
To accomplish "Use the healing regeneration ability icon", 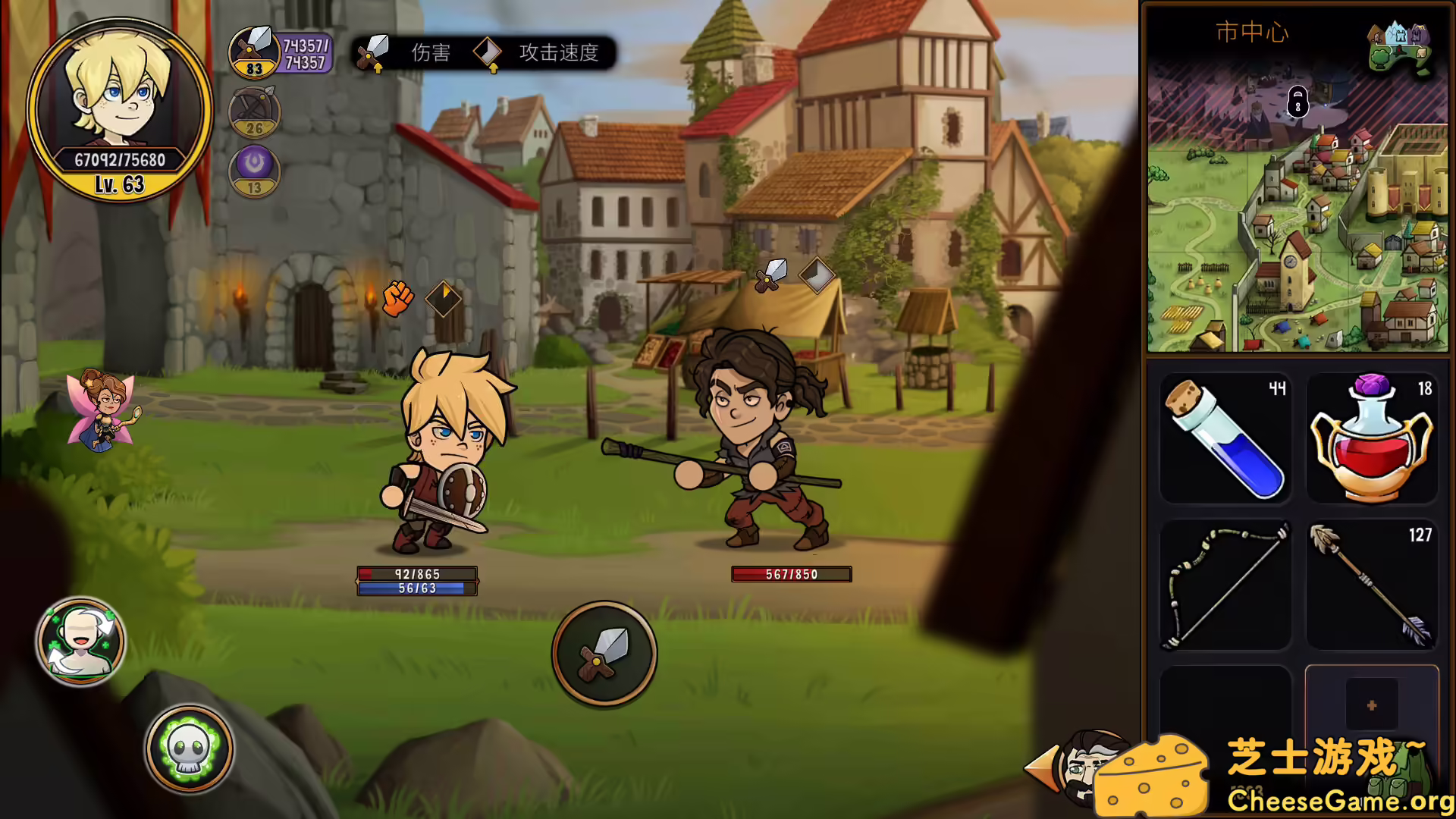I will tap(80, 641).
